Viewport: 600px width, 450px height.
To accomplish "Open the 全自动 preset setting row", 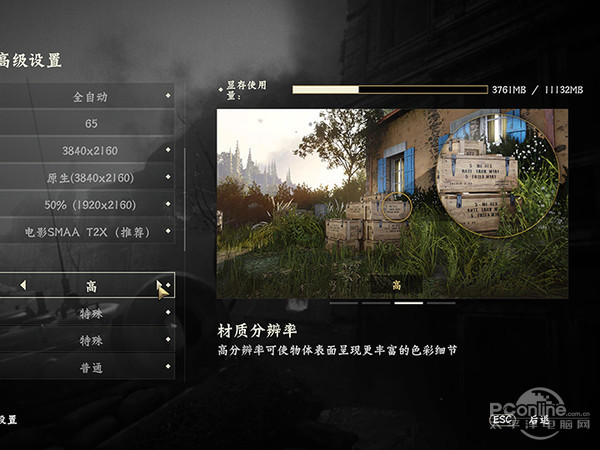I will (90, 97).
